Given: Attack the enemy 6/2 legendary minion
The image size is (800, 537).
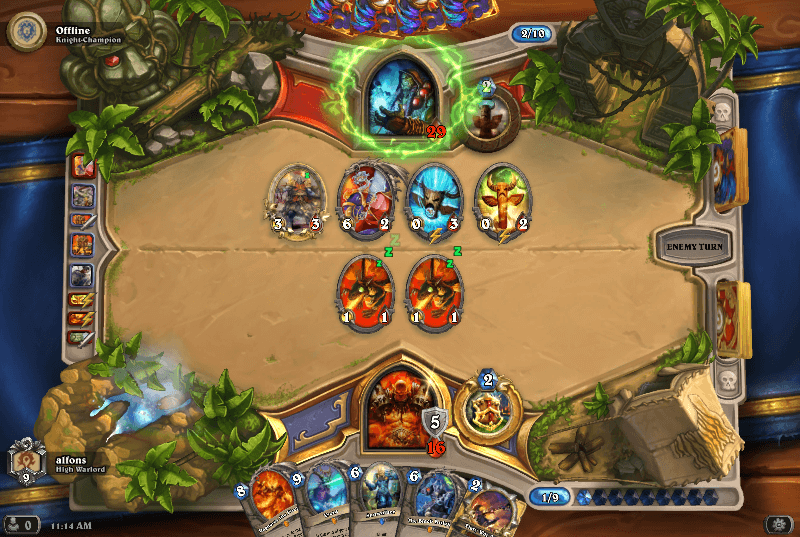Looking at the screenshot, I should [x=366, y=200].
